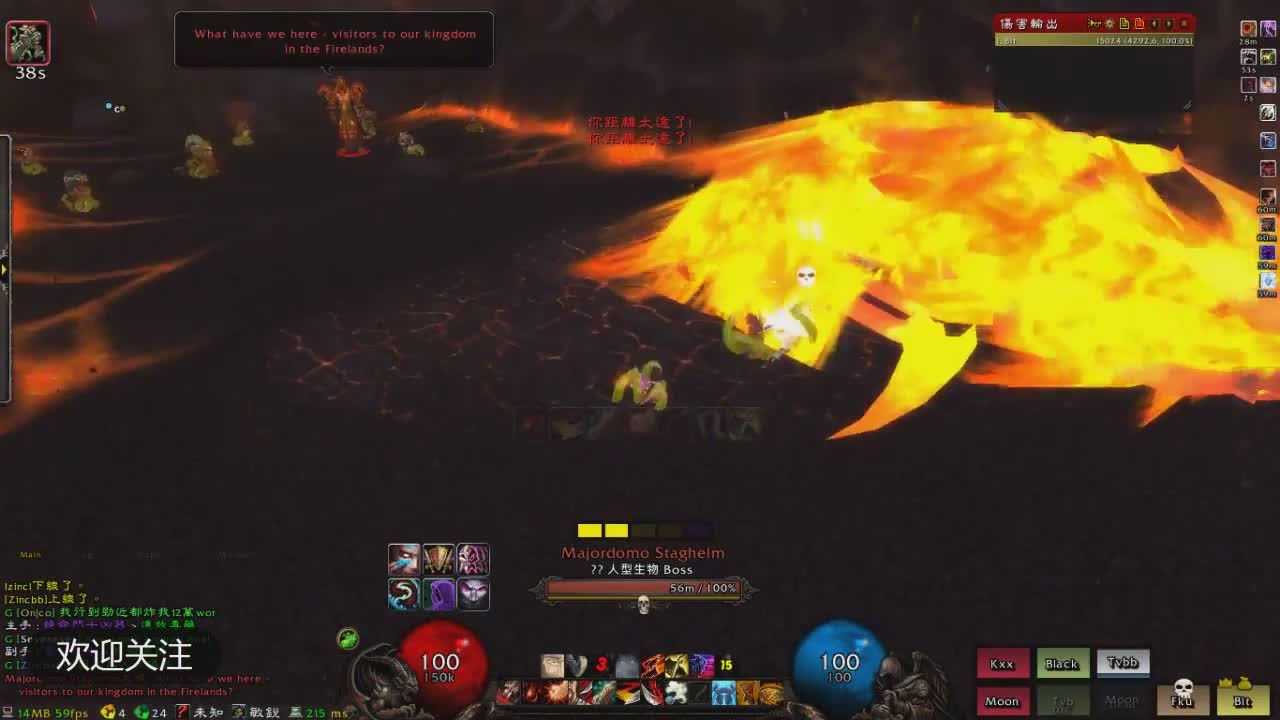
Task: Activate the purple hooded figure ability
Action: click(x=439, y=594)
